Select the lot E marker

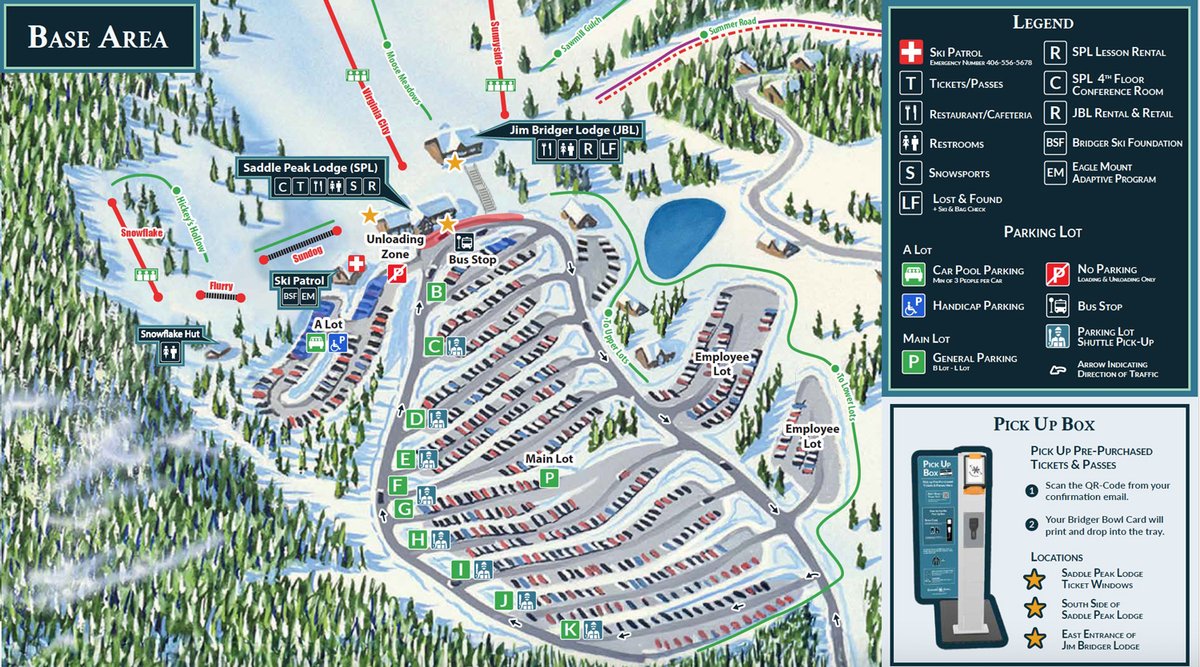pyautogui.click(x=405, y=459)
